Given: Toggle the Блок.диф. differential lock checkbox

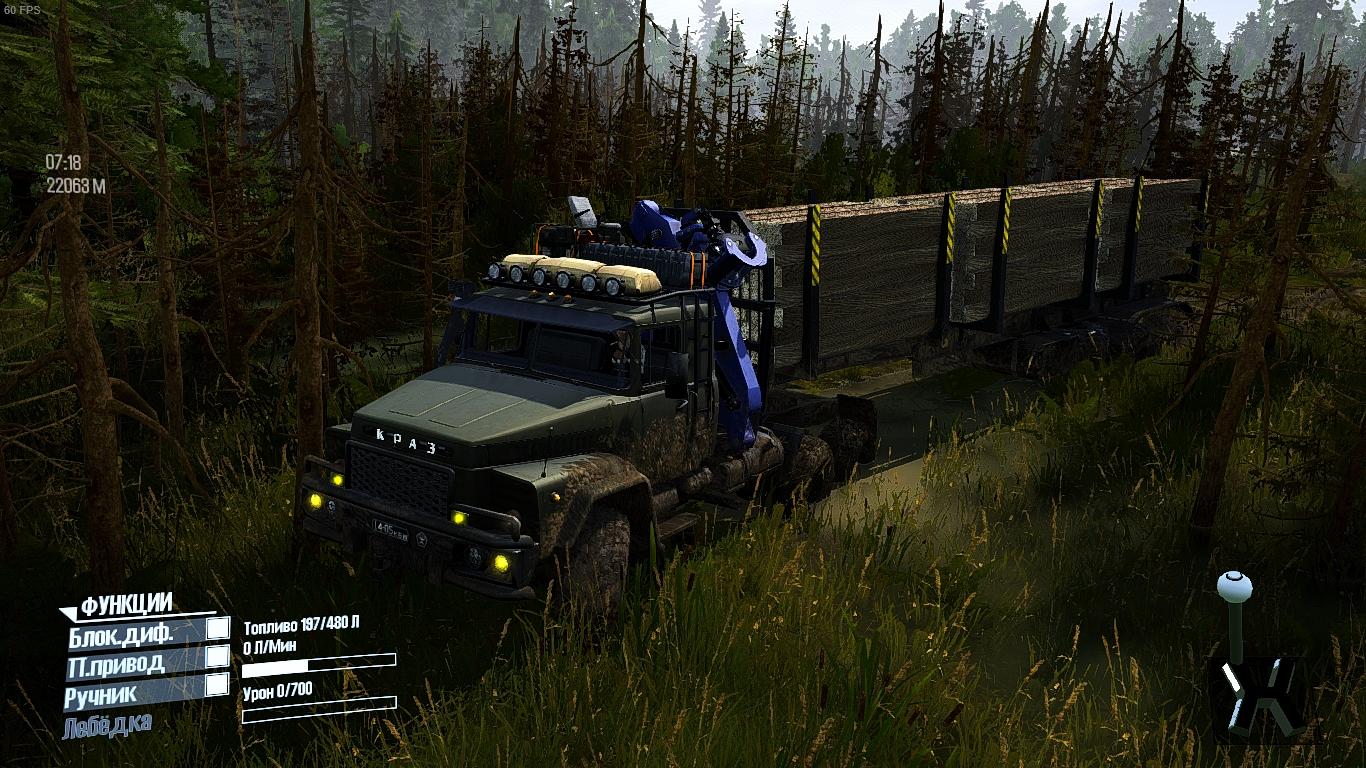Looking at the screenshot, I should point(217,629).
